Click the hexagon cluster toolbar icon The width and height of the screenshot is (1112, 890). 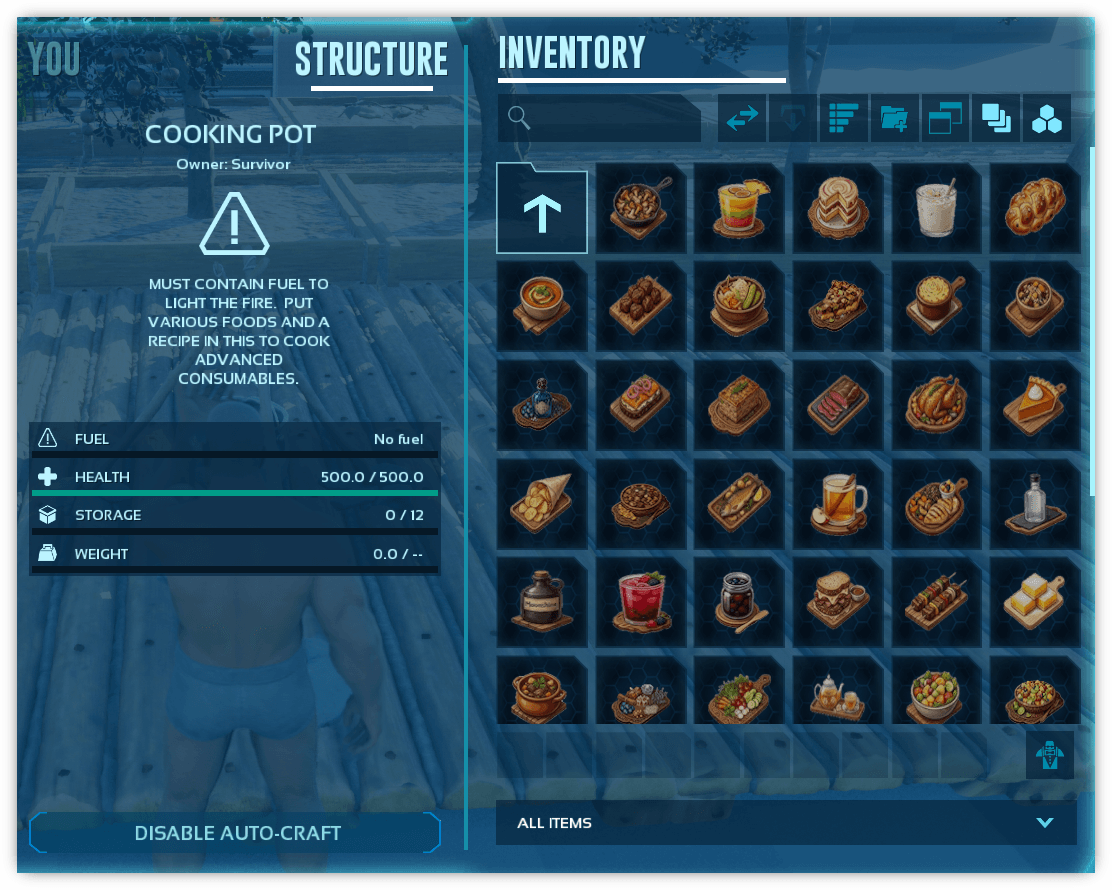click(1047, 119)
